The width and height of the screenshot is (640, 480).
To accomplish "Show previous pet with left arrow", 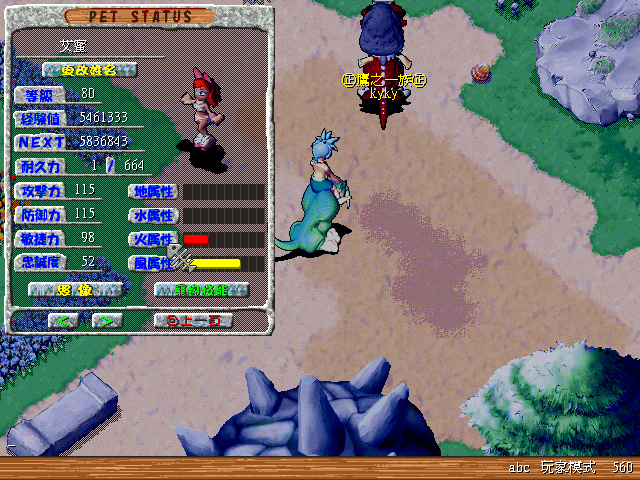I will click(x=64, y=320).
